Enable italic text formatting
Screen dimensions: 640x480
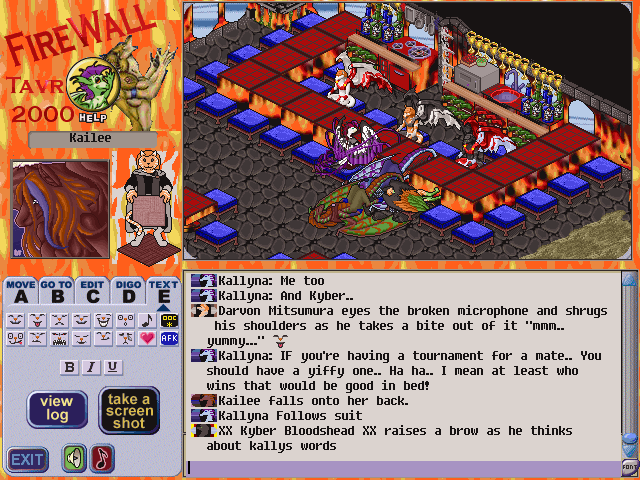[x=91, y=367]
